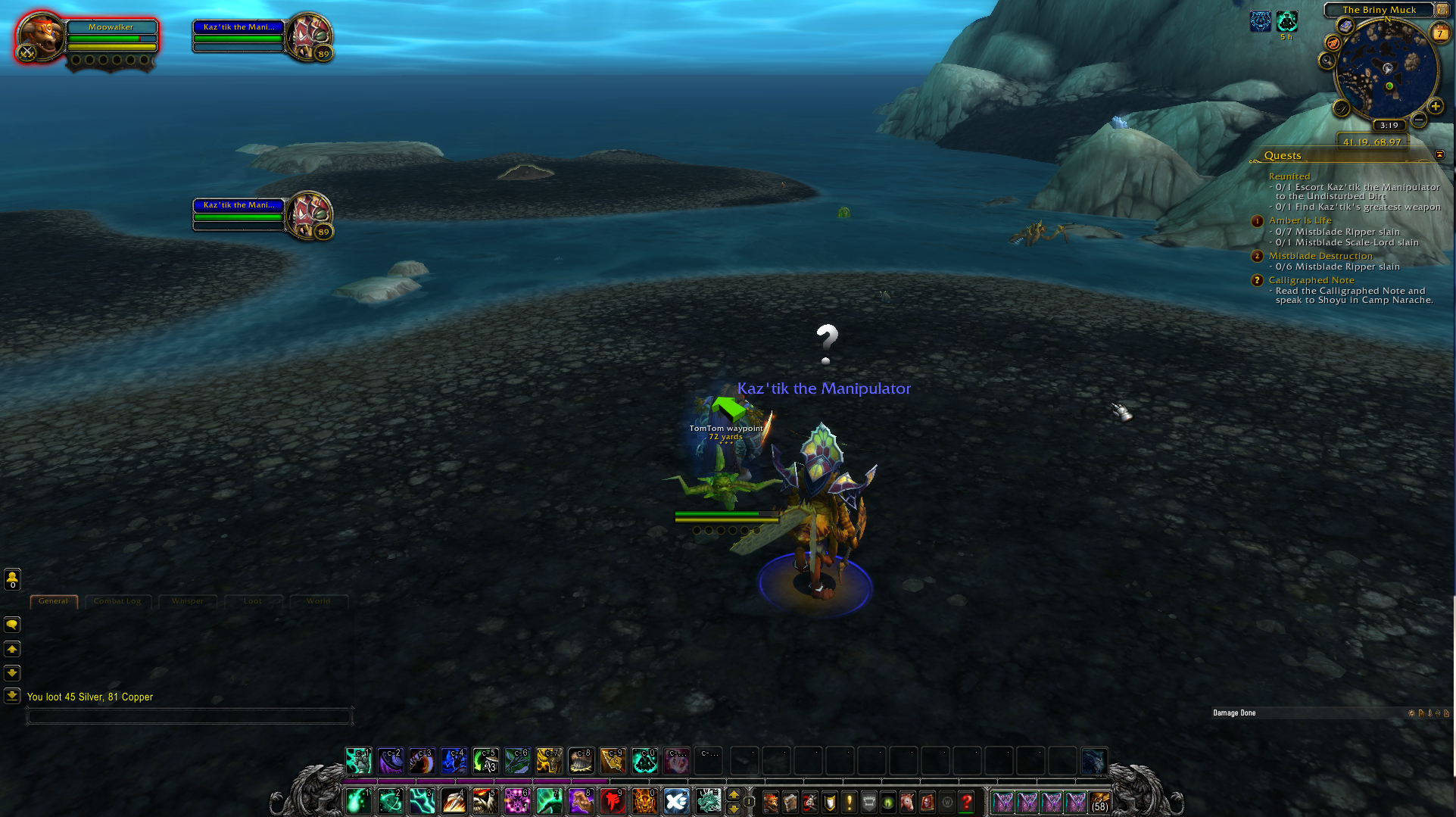Open the red question mark help button
The image size is (1456, 817).
pyautogui.click(x=967, y=801)
